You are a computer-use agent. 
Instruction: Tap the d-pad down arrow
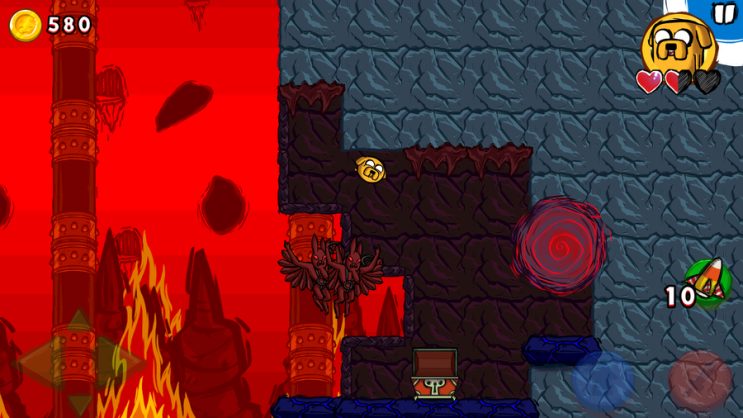(x=78, y=400)
